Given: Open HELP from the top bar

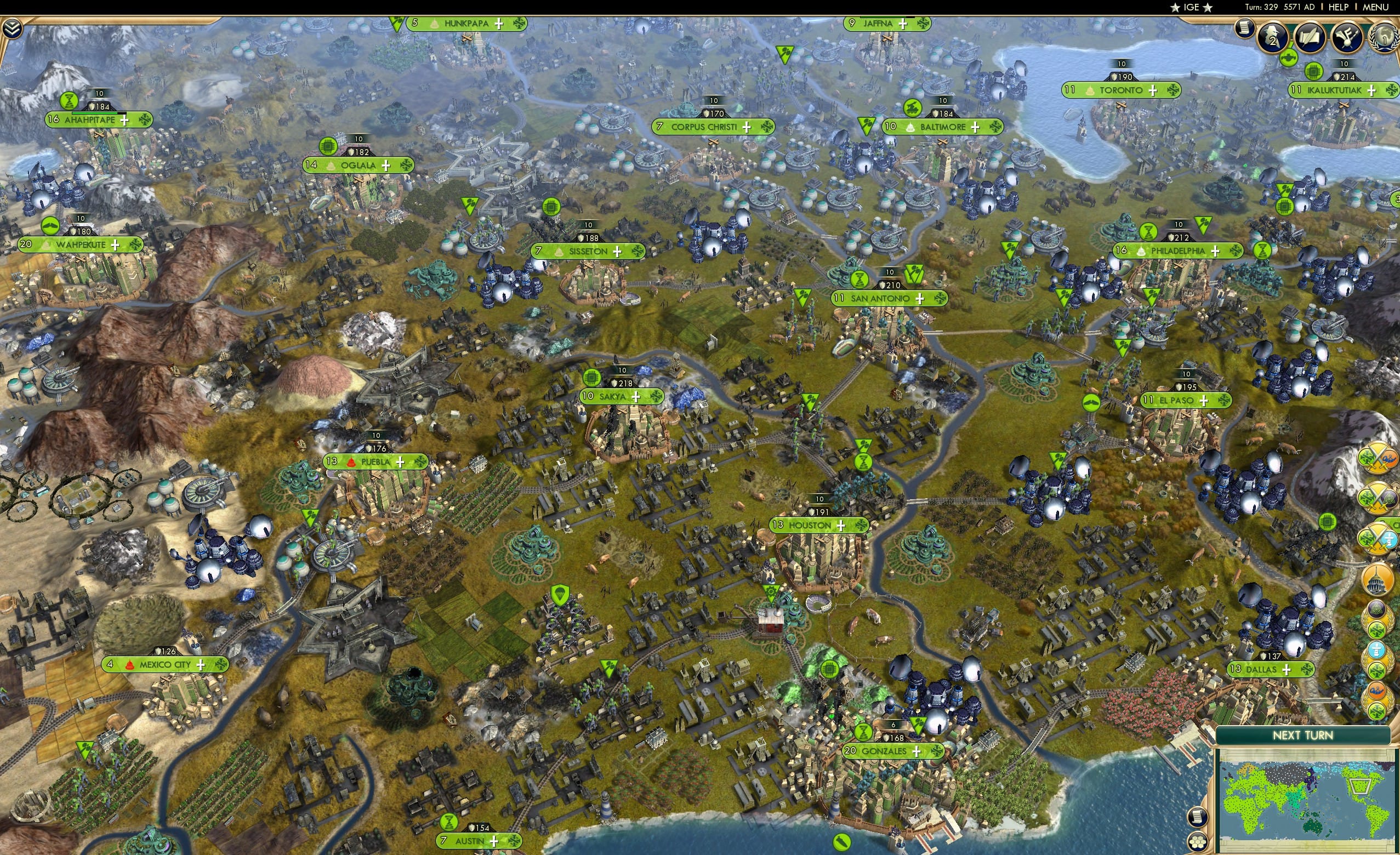Looking at the screenshot, I should (1339, 7).
